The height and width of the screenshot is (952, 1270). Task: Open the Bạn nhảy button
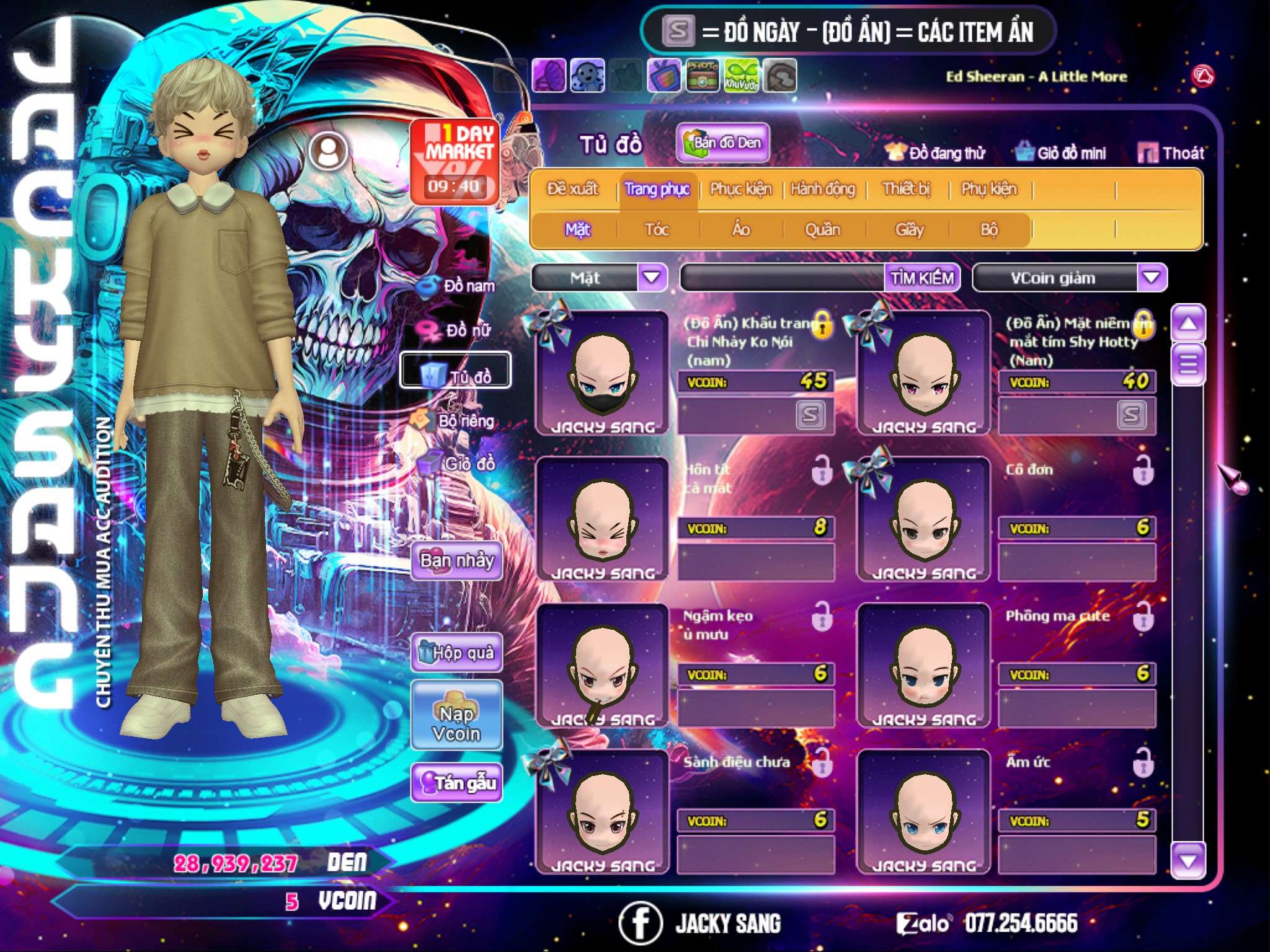(x=456, y=561)
